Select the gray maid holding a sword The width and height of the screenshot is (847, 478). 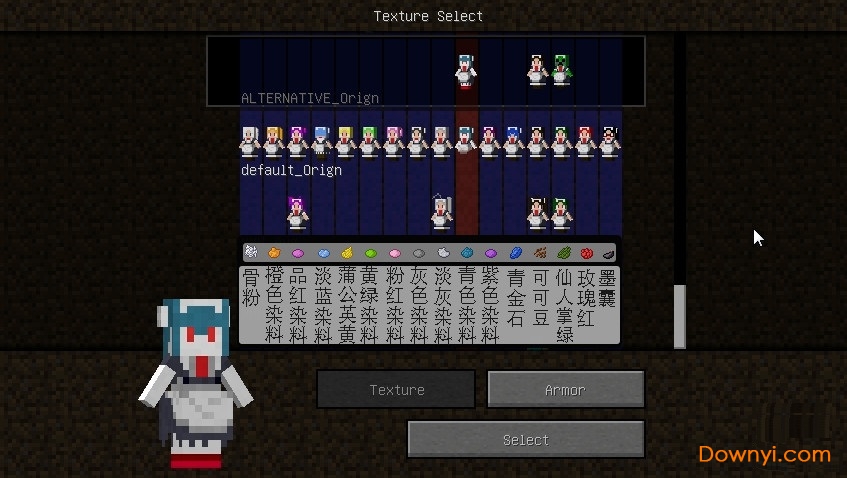pyautogui.click(x=442, y=211)
